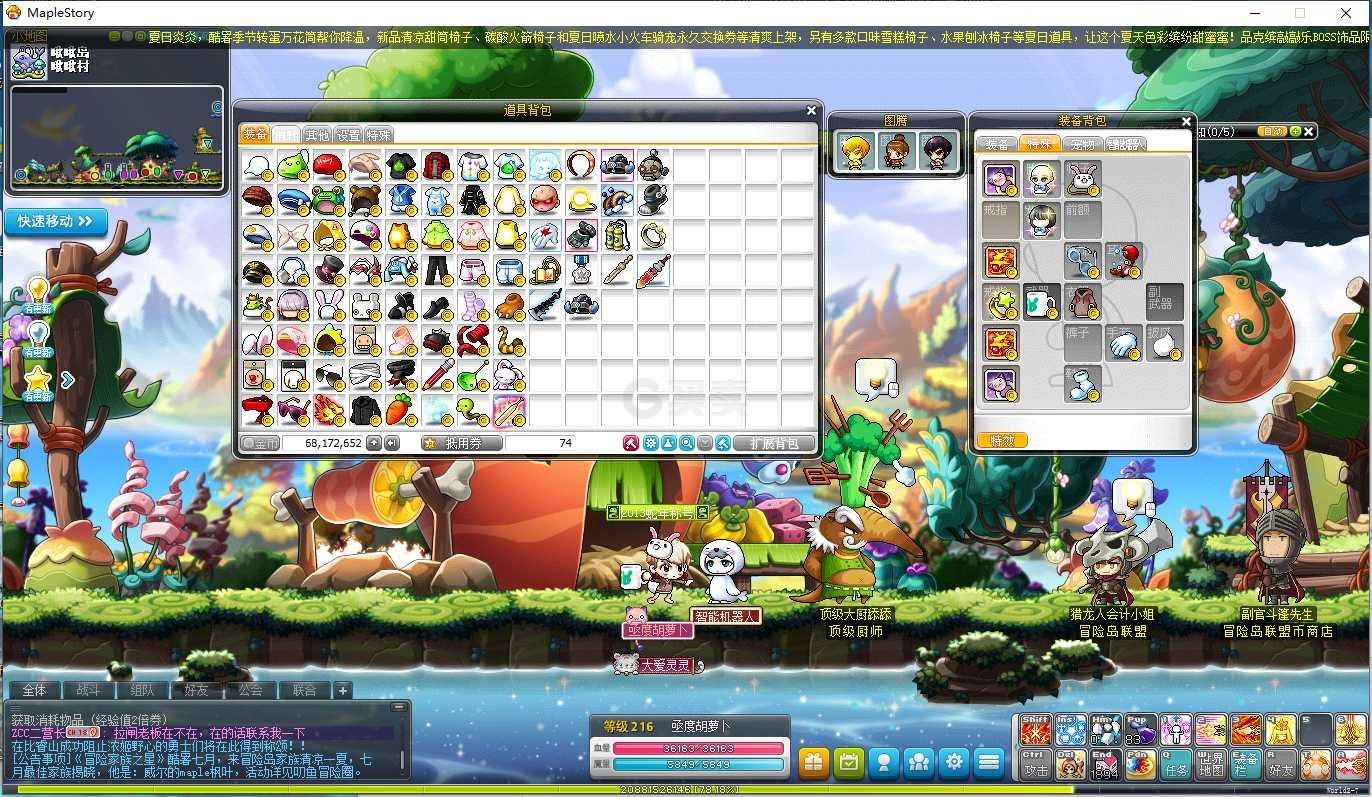
Task: Select the equipped white mug weapon slot
Action: tap(1042, 301)
